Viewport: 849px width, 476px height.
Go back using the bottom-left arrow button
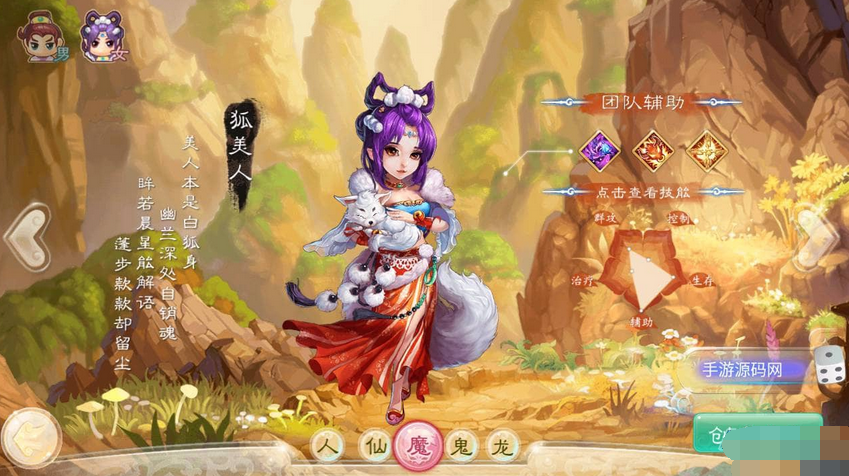coord(28,436)
